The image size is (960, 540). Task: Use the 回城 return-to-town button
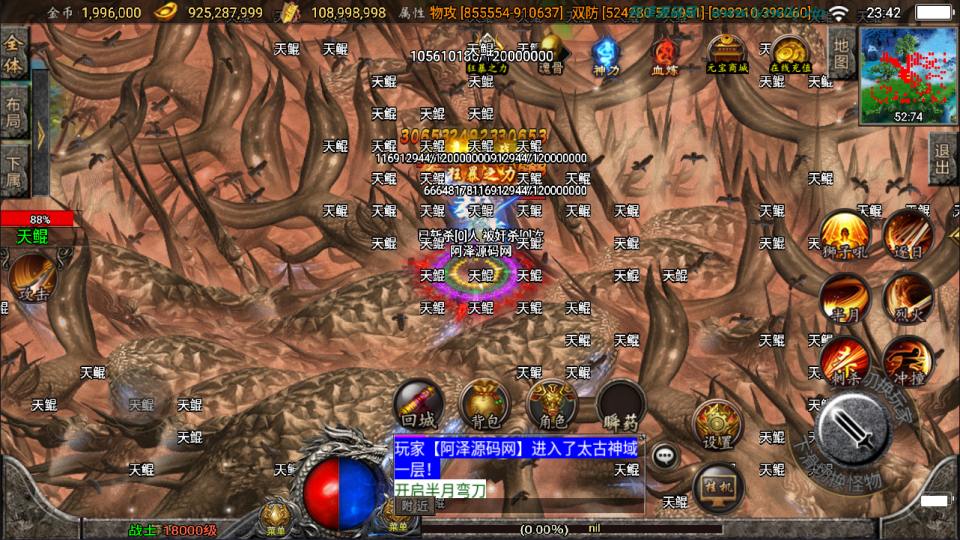click(418, 405)
